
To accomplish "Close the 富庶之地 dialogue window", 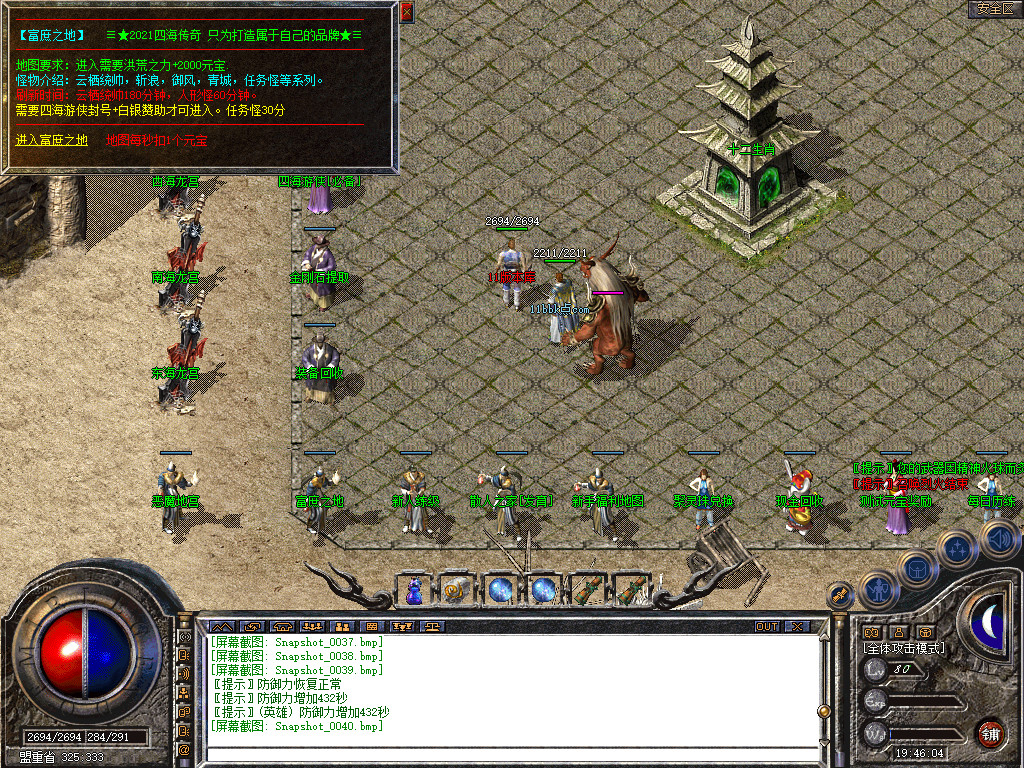I will tap(406, 12).
